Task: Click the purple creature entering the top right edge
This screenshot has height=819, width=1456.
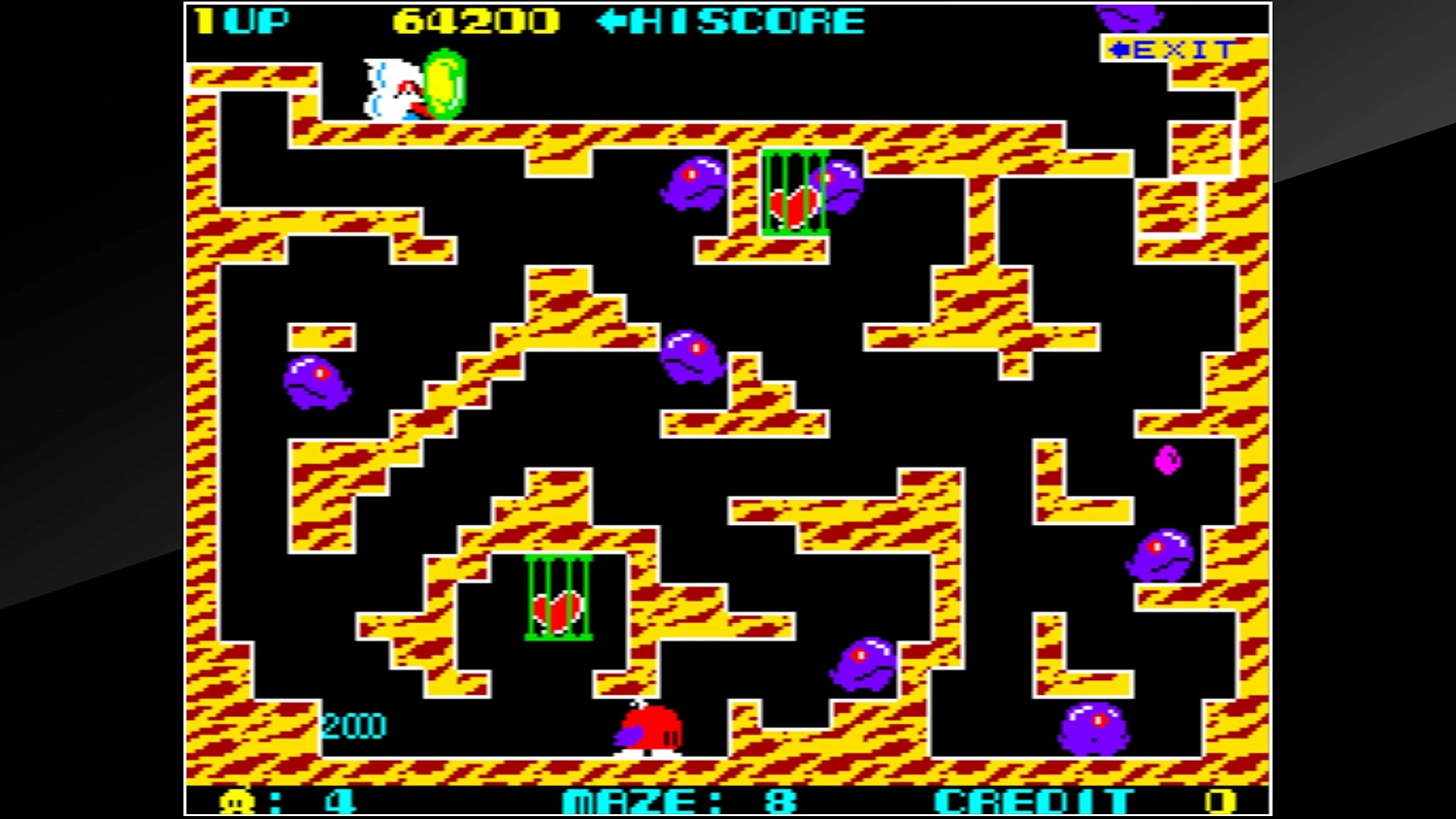Action: point(1129,17)
